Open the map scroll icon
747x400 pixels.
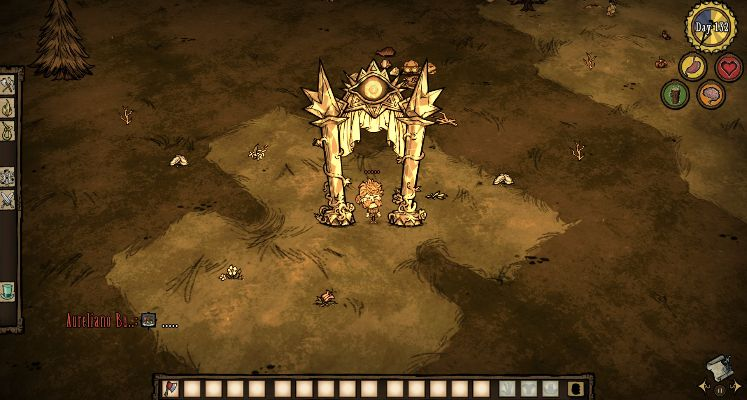coord(716,367)
